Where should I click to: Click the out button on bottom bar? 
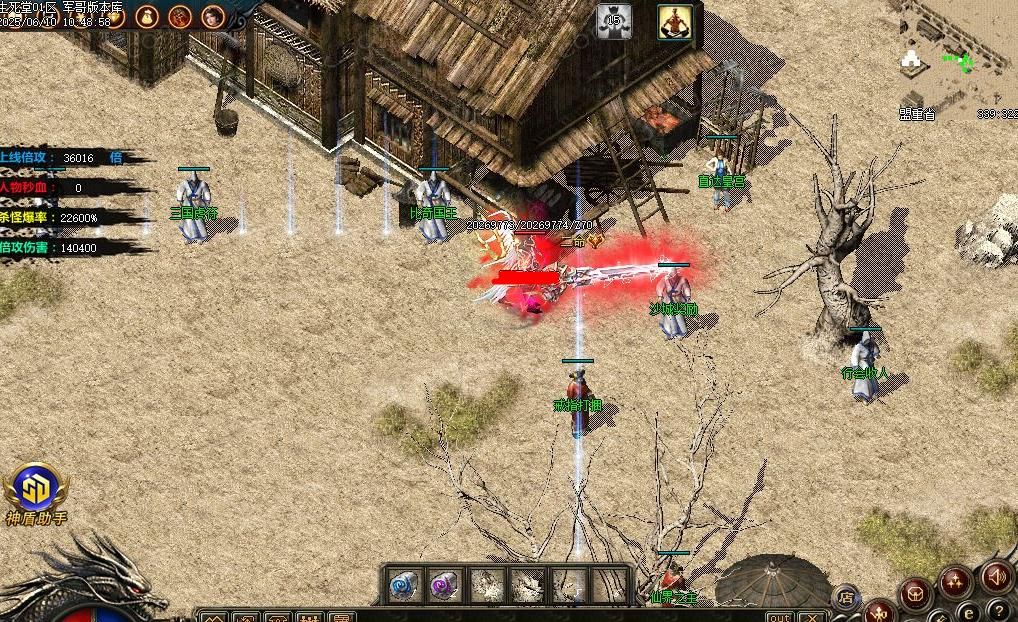[780, 616]
